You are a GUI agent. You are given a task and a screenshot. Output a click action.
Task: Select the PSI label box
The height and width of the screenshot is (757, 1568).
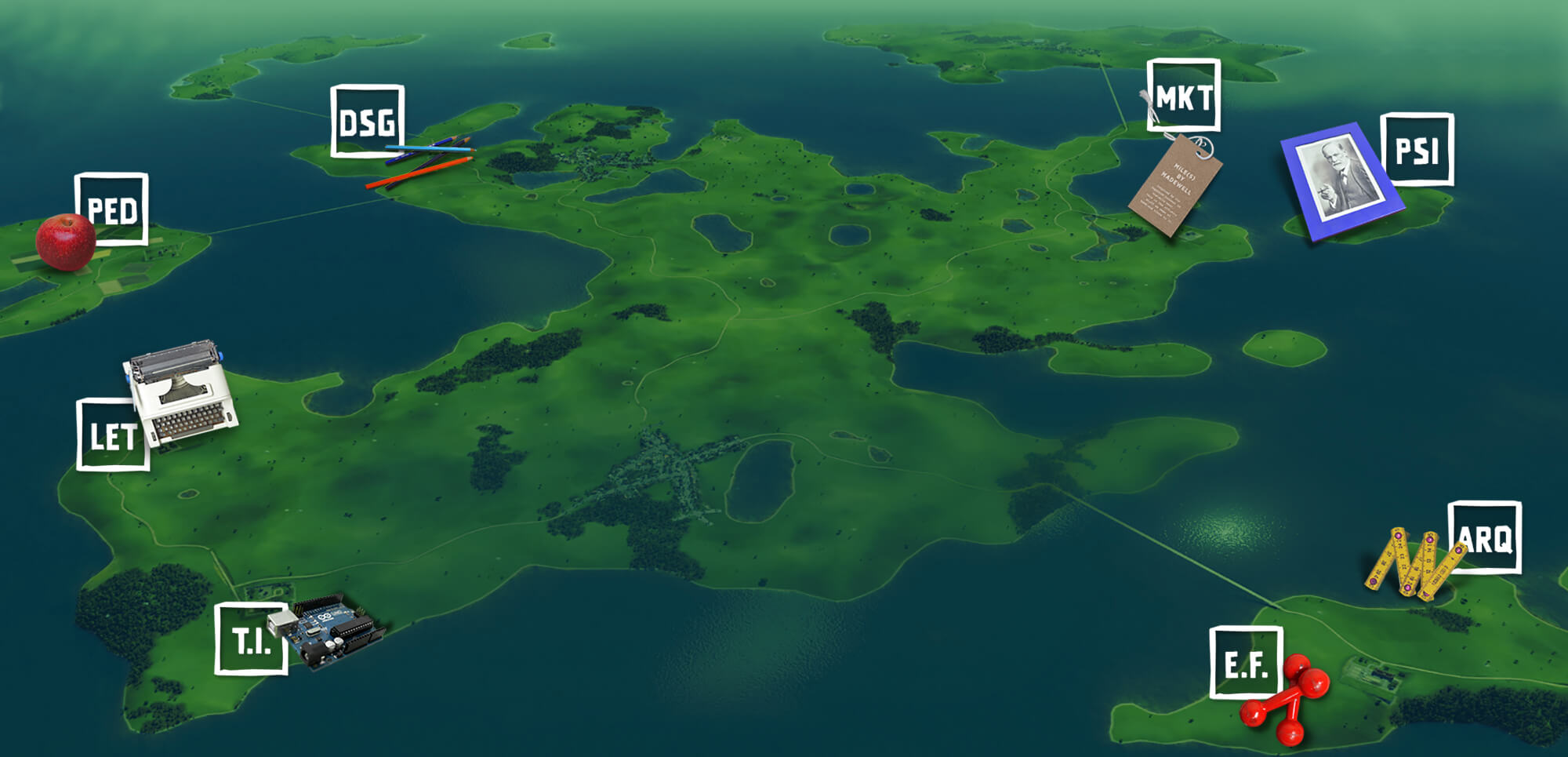(x=1417, y=150)
